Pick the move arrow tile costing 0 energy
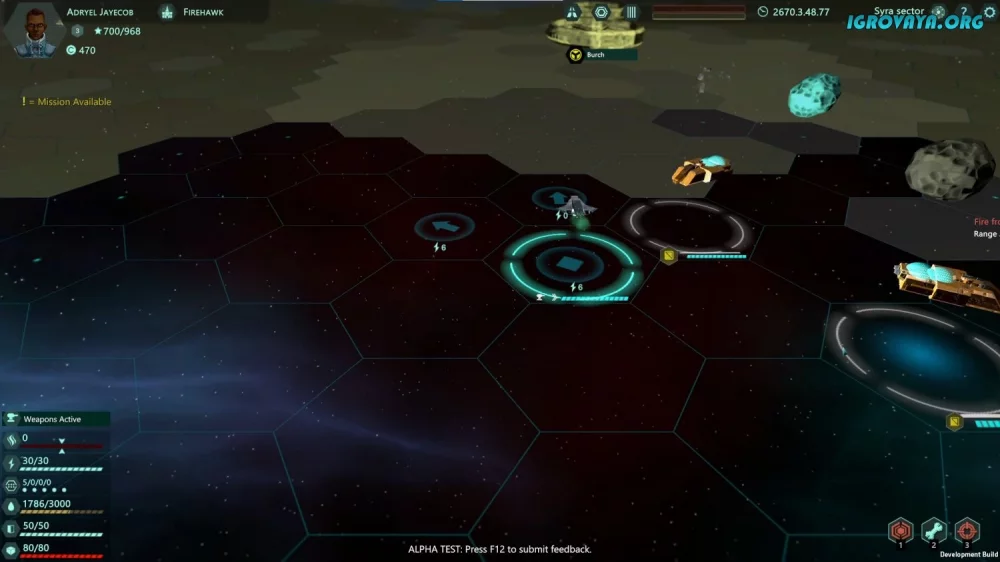Screen dimensions: 1000x562 click(x=559, y=198)
